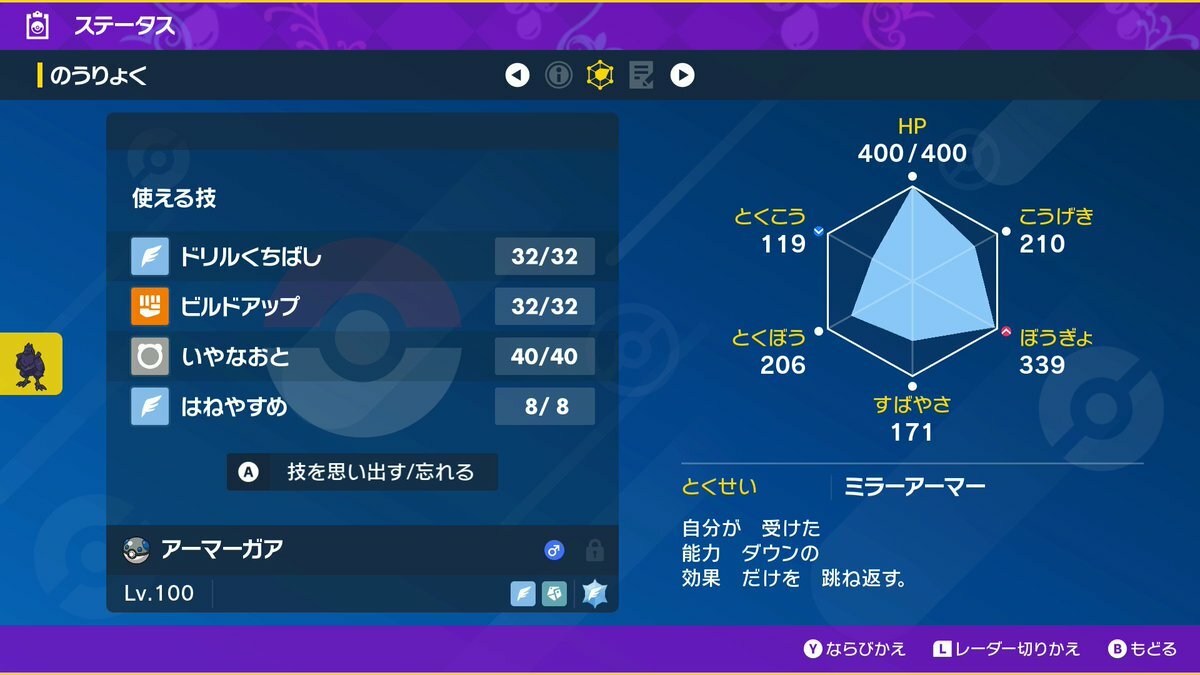Choose the ビルドアップ move

tap(362, 306)
